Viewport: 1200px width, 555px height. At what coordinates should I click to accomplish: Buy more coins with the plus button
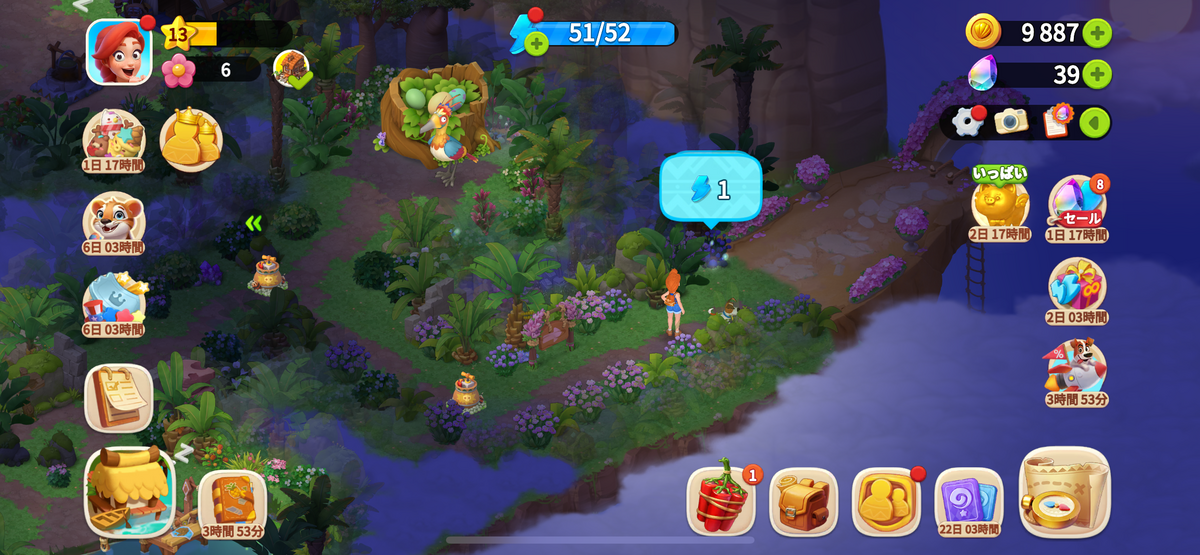(1096, 33)
